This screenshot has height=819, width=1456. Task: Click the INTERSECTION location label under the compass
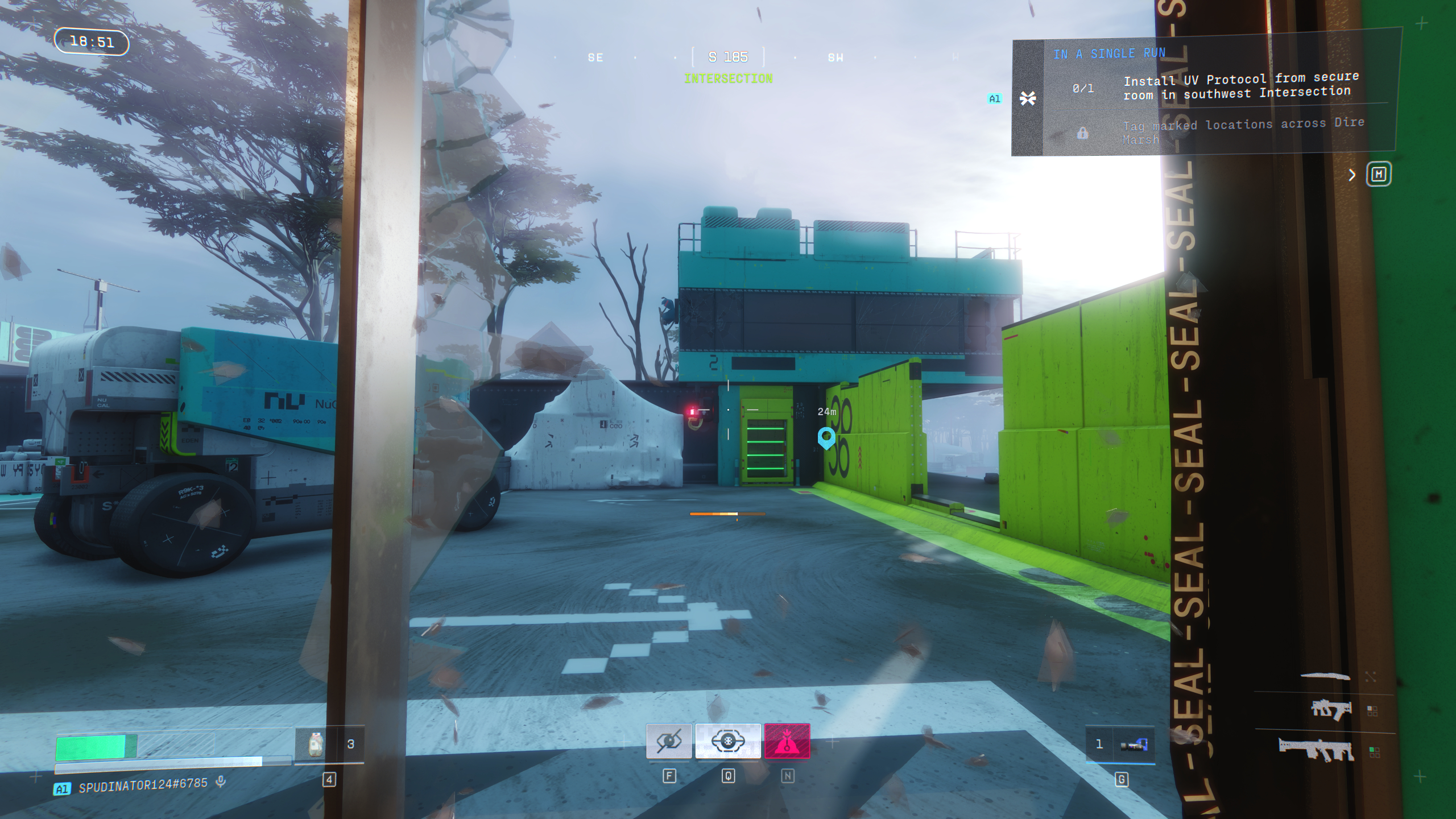pyautogui.click(x=728, y=78)
